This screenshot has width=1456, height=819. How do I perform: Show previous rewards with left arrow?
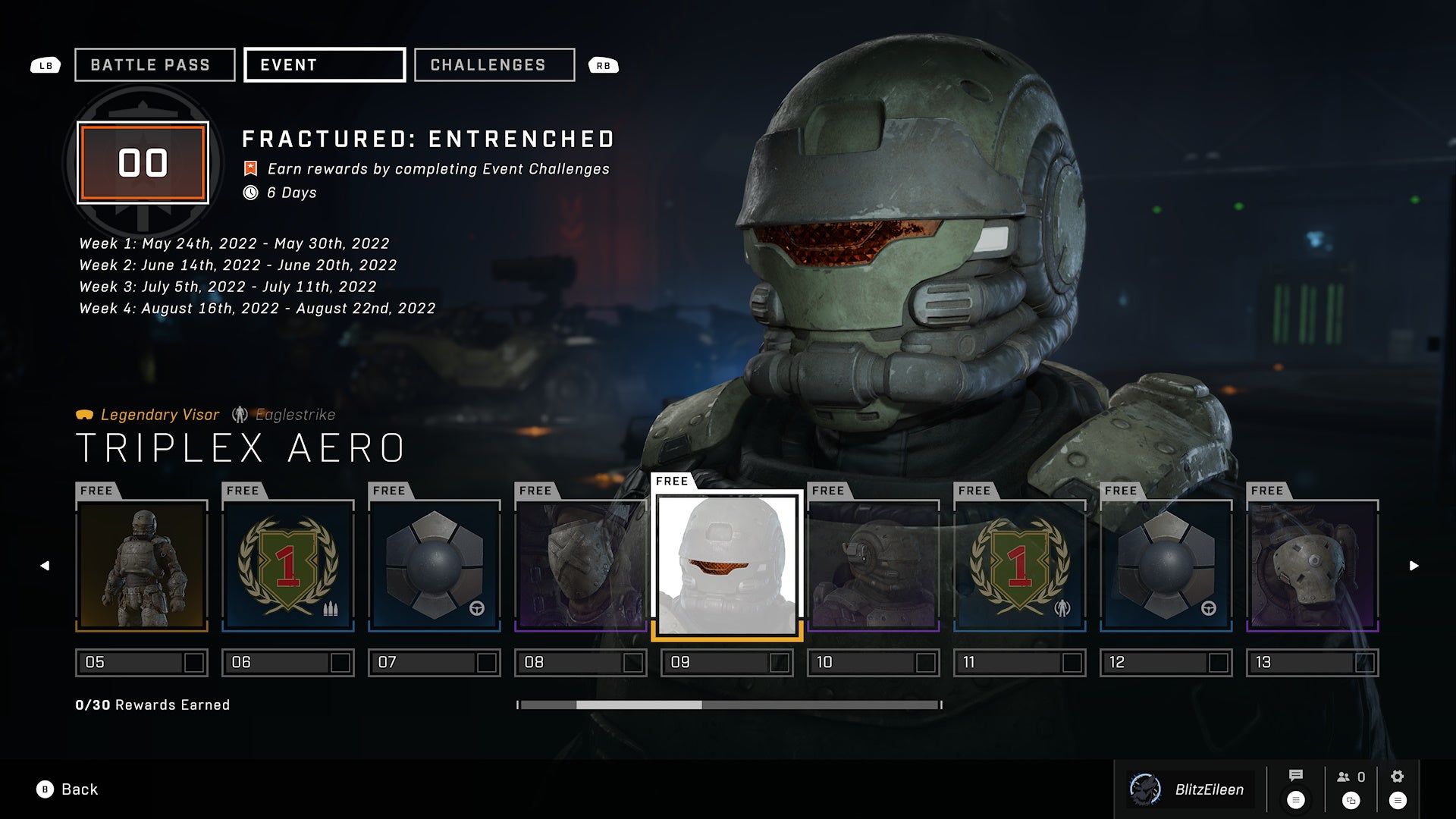[45, 566]
